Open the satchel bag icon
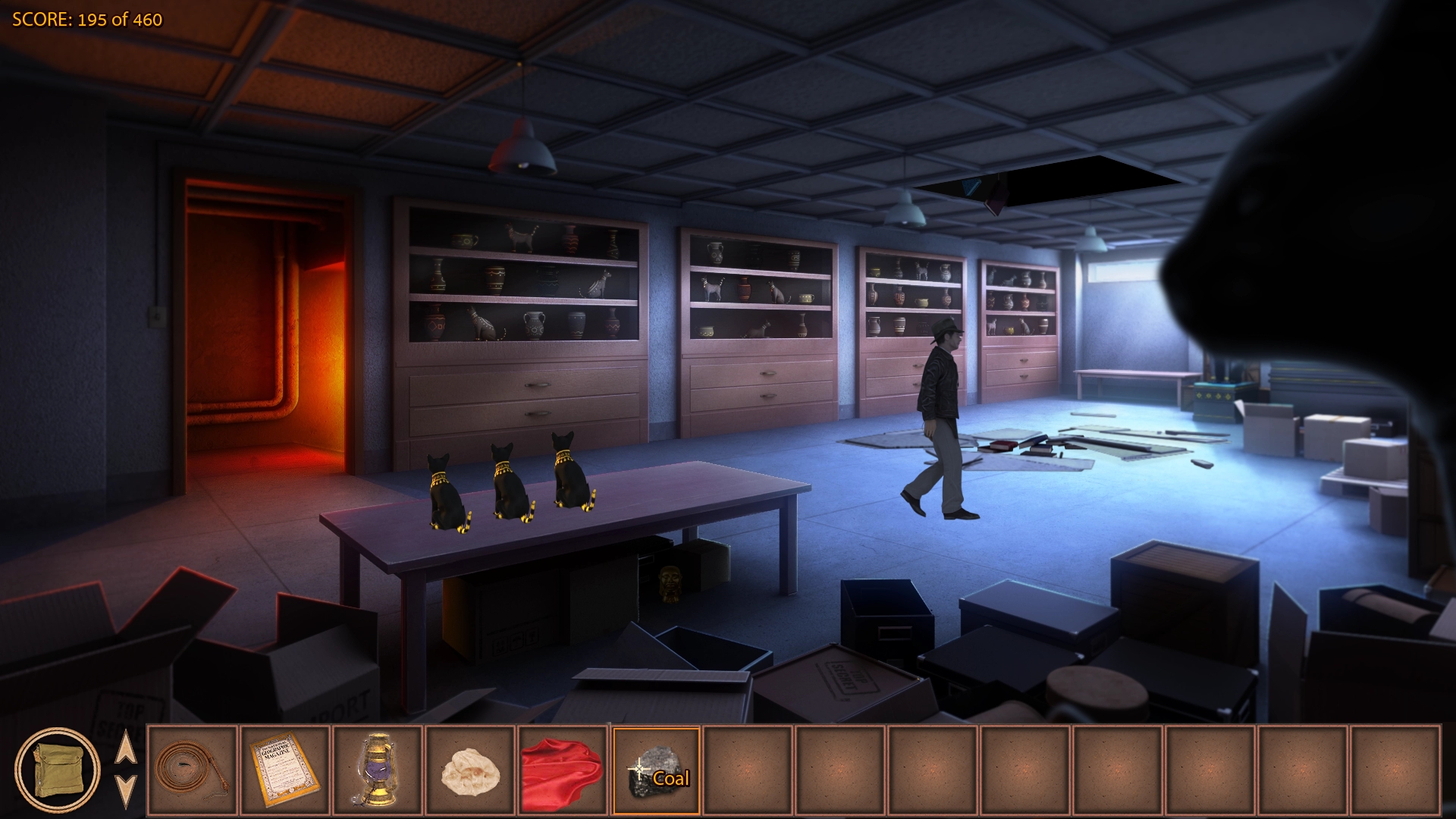The width and height of the screenshot is (1456, 819). (x=57, y=770)
